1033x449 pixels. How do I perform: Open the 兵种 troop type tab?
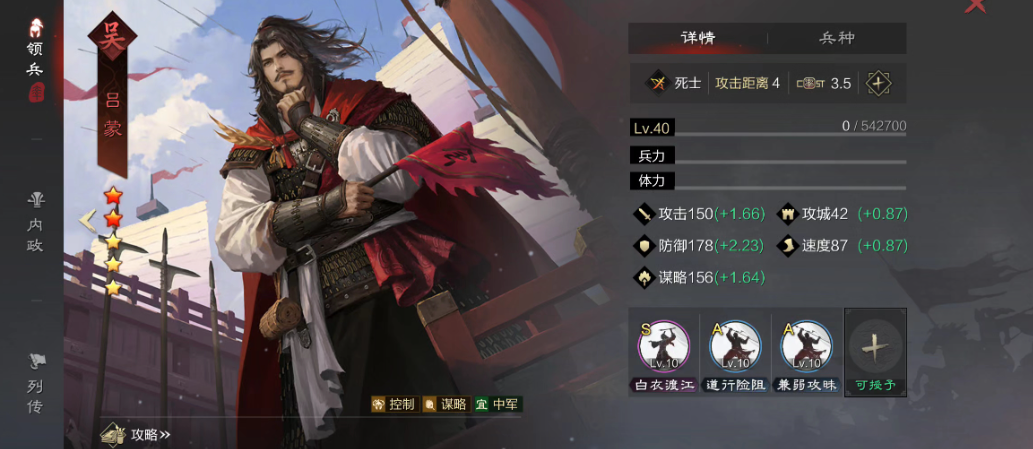[x=837, y=38]
